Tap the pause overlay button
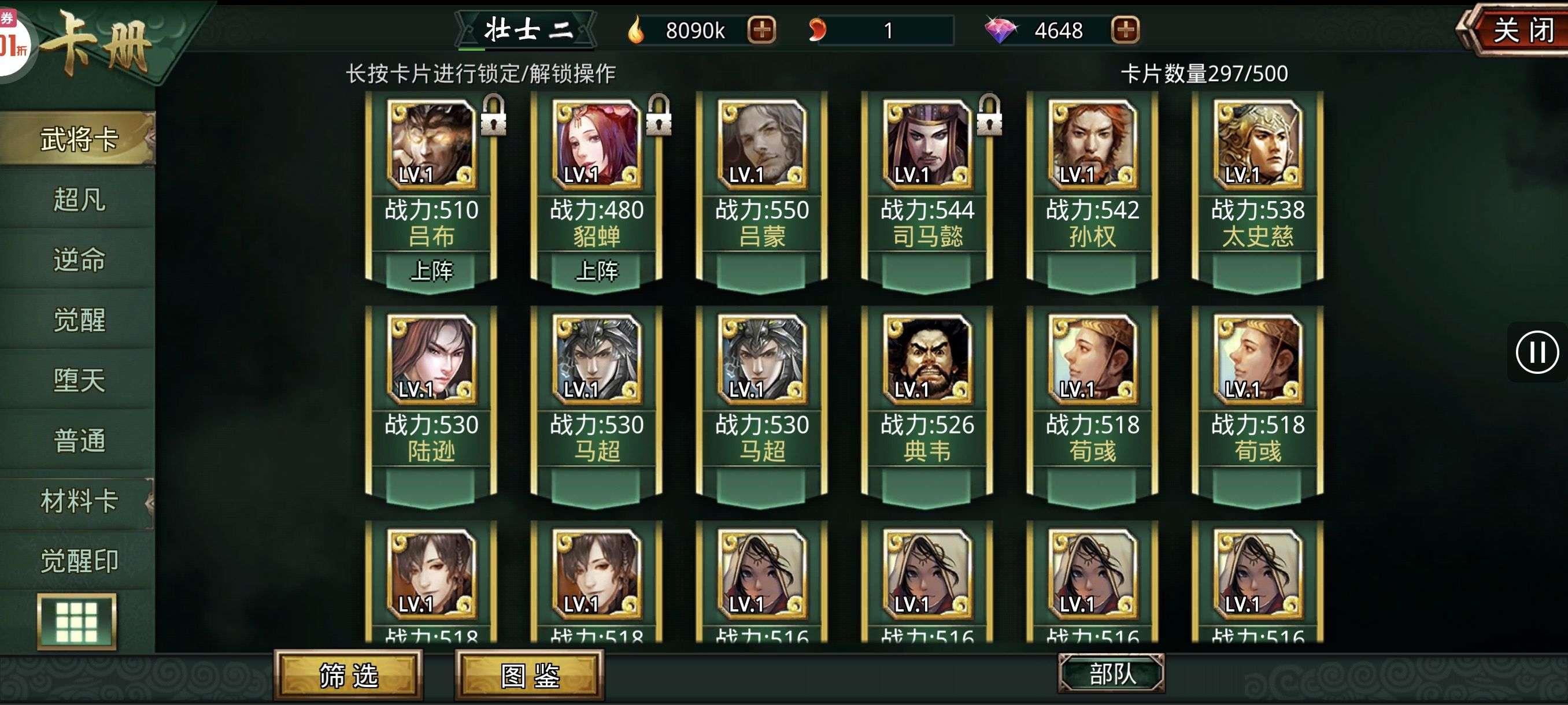Image resolution: width=1568 pixels, height=705 pixels. [1537, 352]
